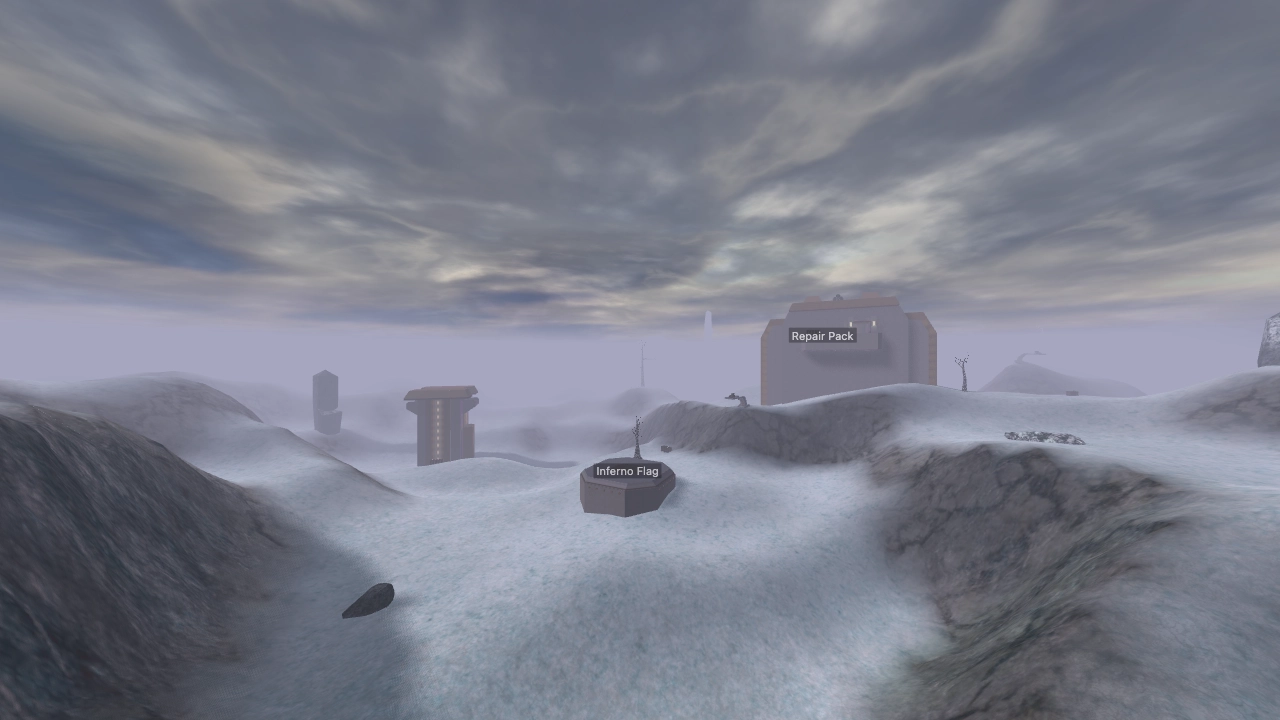1280x720 pixels.
Task: Click the hazy tower in the far left fog
Action: tap(326, 400)
